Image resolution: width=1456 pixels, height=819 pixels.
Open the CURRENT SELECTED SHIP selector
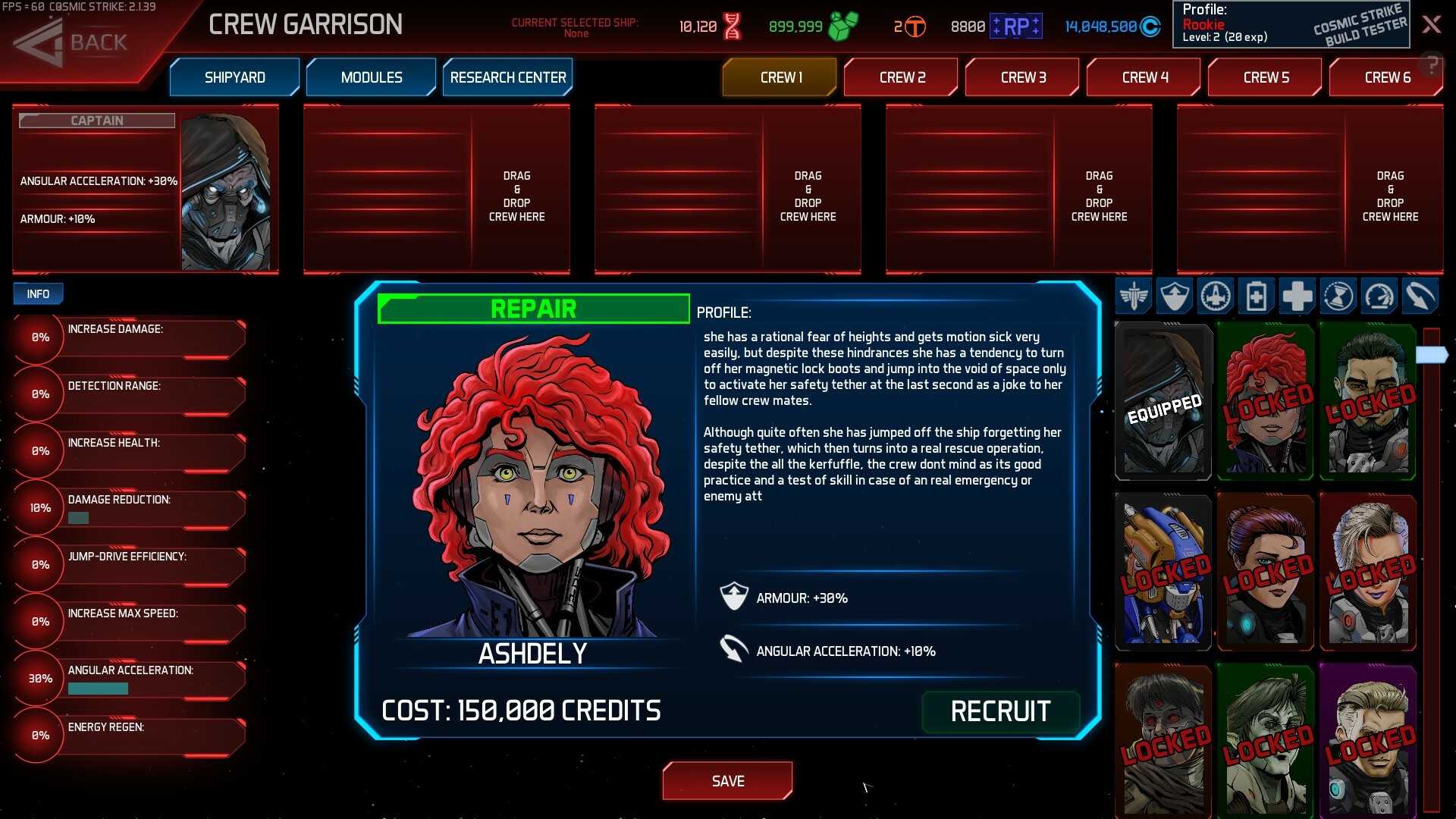(x=576, y=25)
